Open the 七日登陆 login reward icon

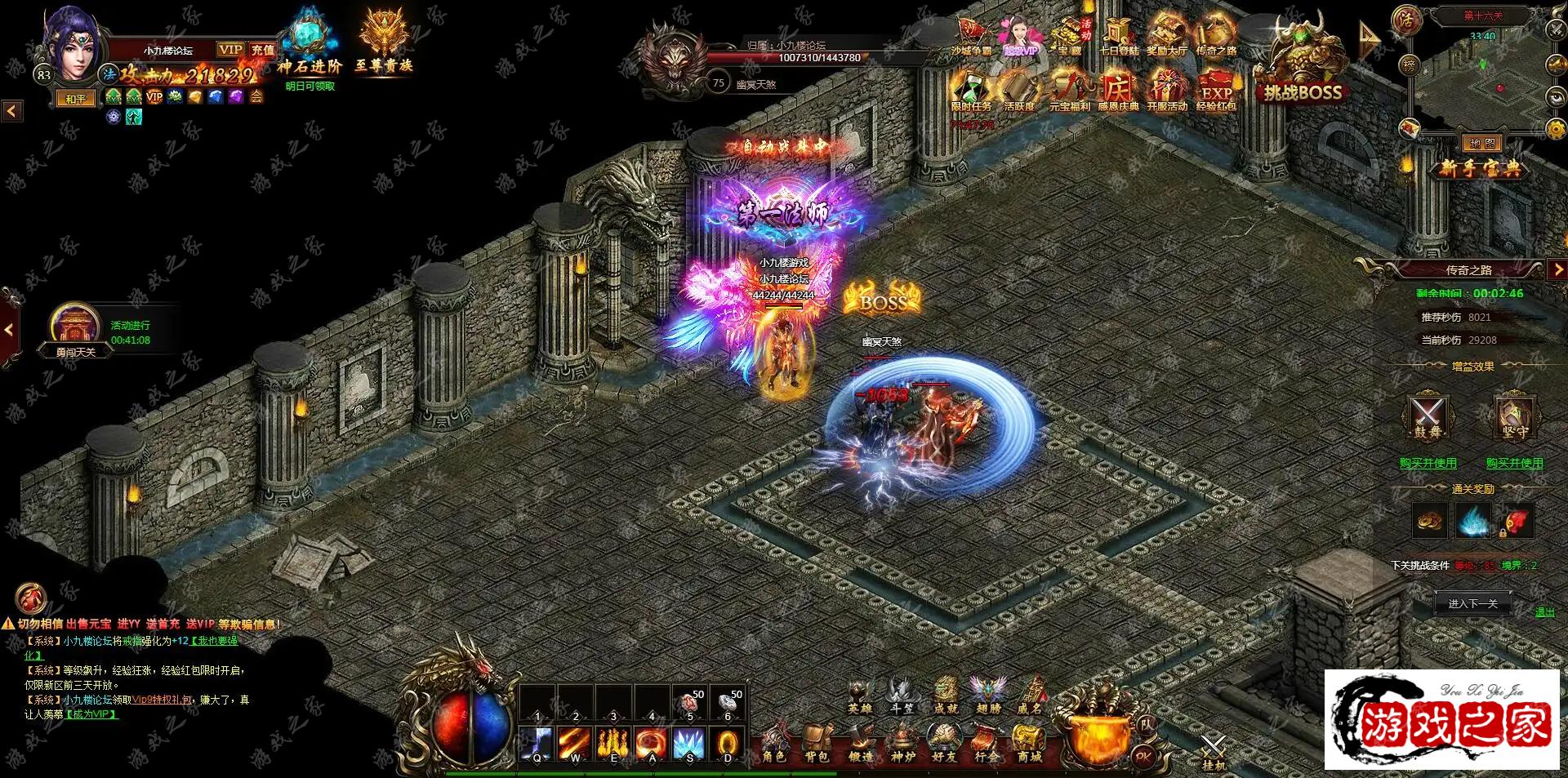[x=1118, y=36]
